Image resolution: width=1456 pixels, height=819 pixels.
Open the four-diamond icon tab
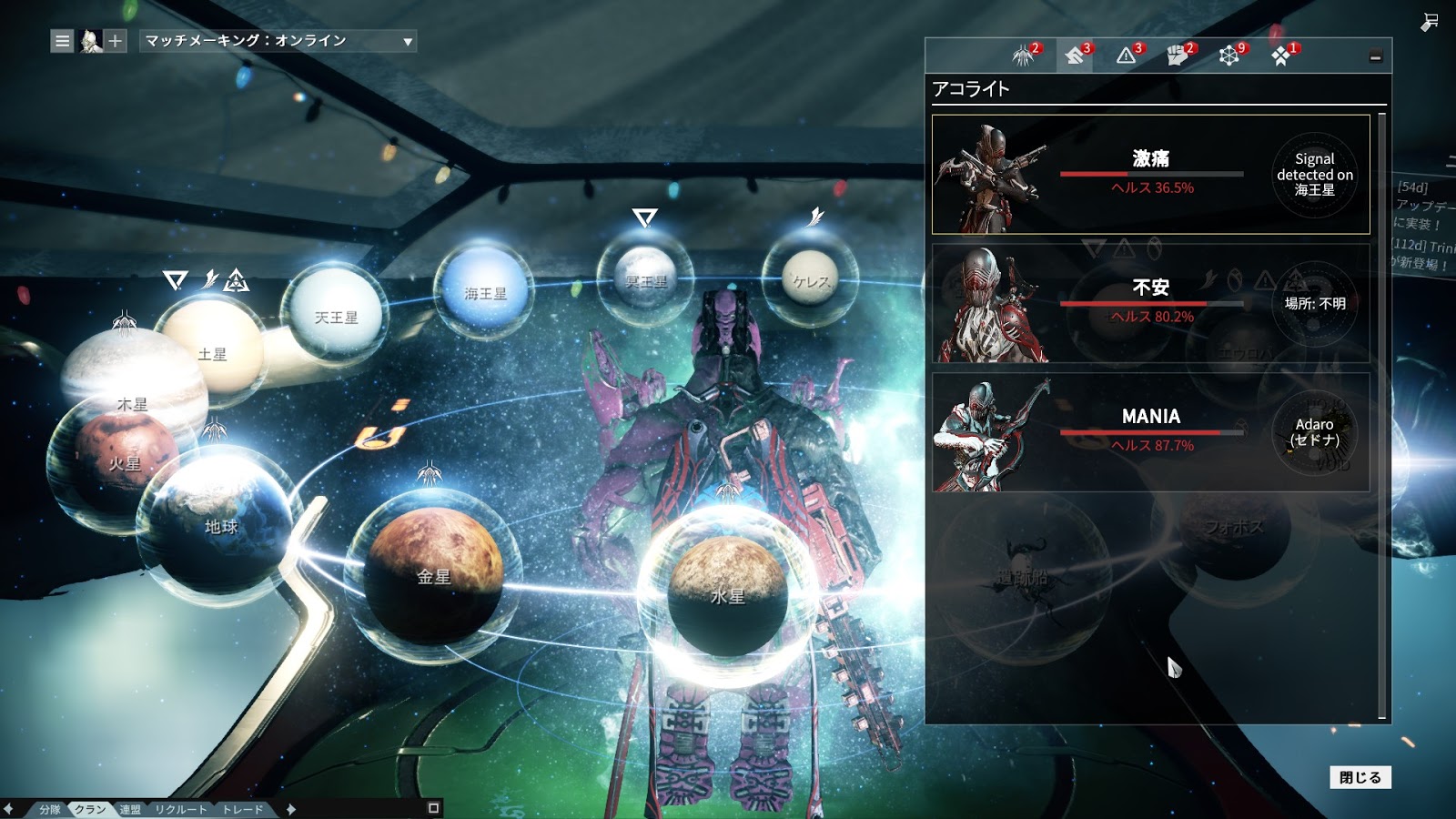tap(1281, 56)
